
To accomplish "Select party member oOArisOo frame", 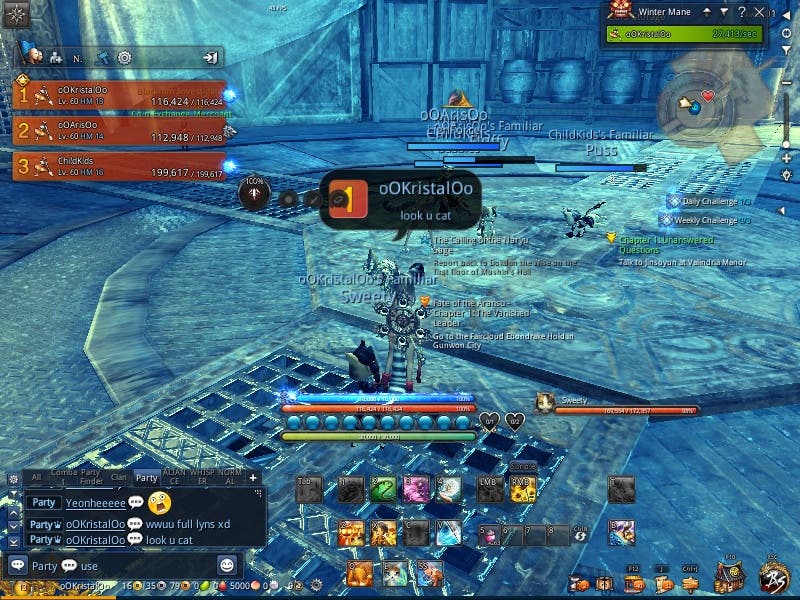I will [x=118, y=130].
